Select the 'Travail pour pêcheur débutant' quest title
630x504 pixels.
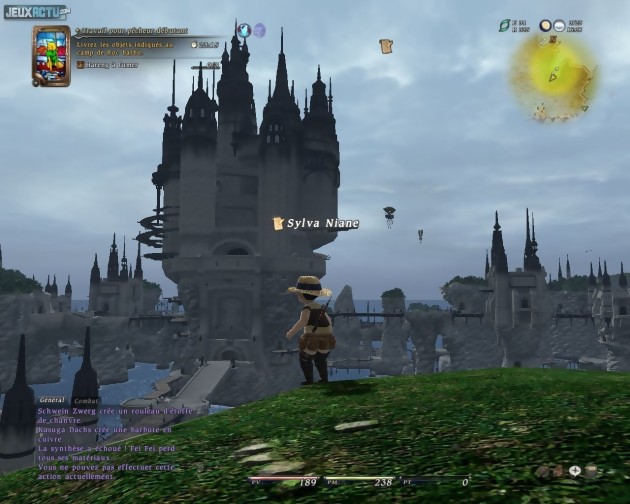(x=130, y=32)
